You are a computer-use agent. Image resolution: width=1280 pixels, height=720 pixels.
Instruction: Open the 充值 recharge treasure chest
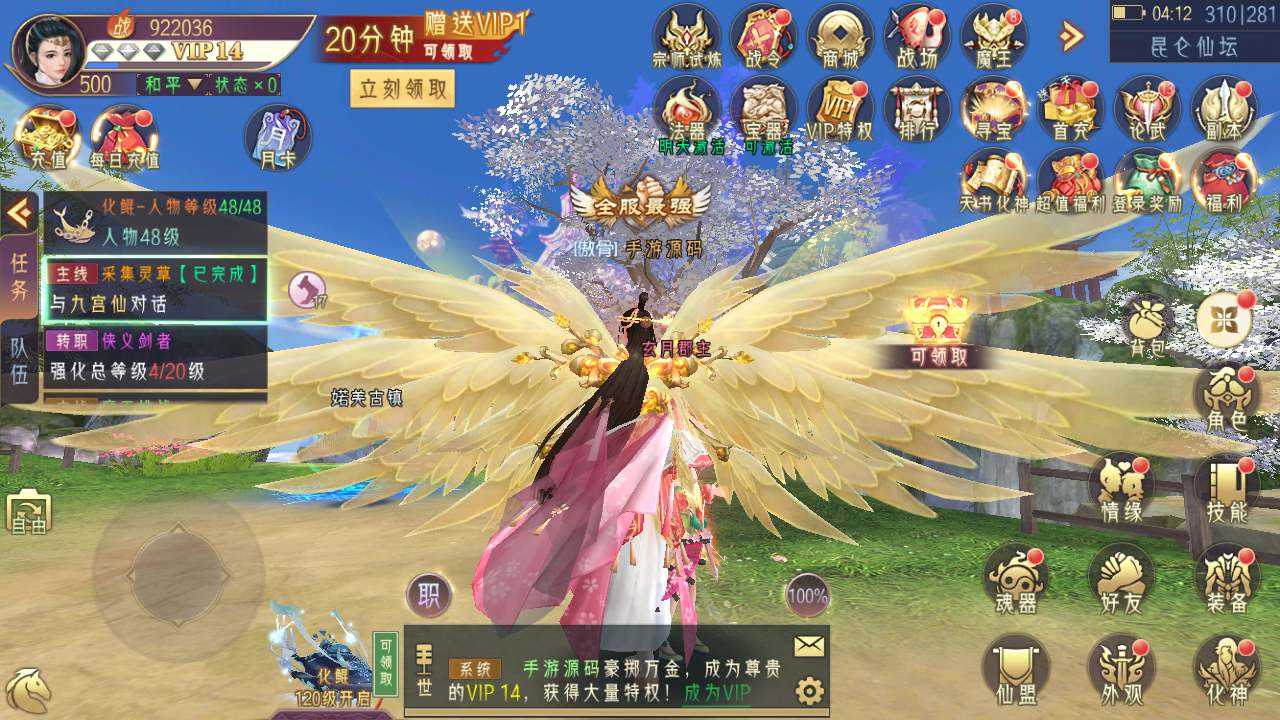[46, 136]
